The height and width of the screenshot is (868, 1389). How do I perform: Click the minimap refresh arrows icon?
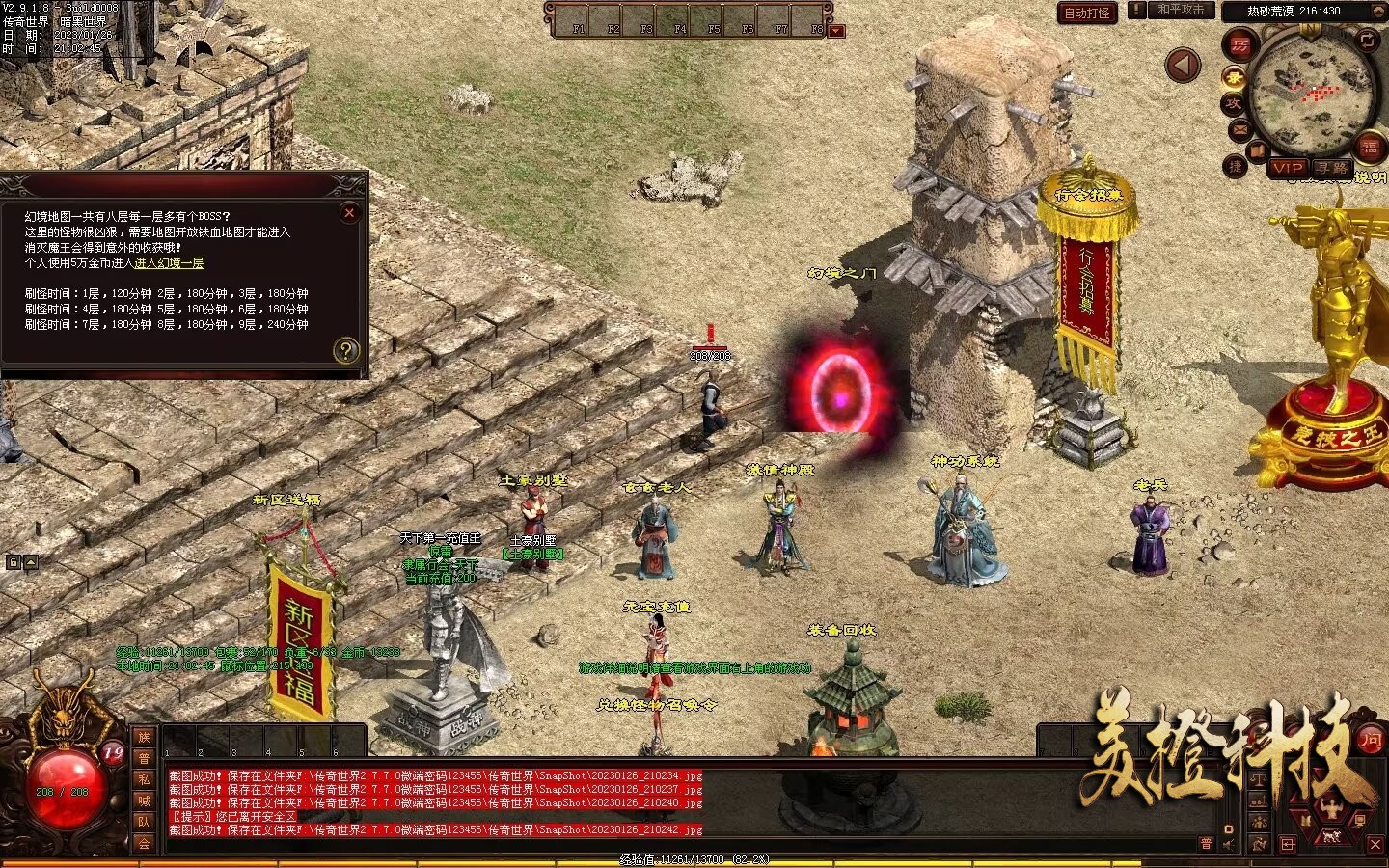pos(1367,40)
